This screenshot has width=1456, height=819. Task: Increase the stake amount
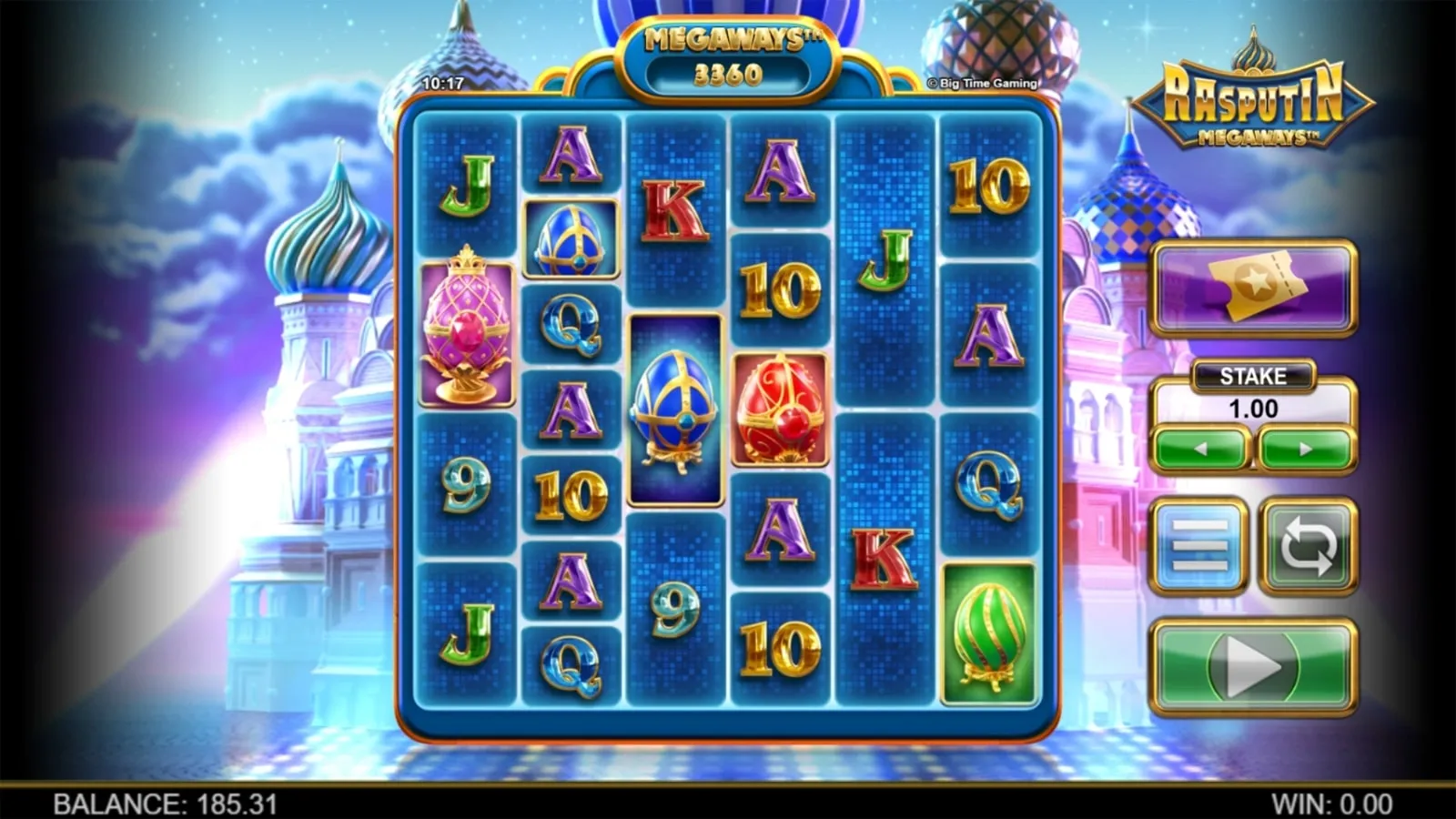[x=1306, y=449]
